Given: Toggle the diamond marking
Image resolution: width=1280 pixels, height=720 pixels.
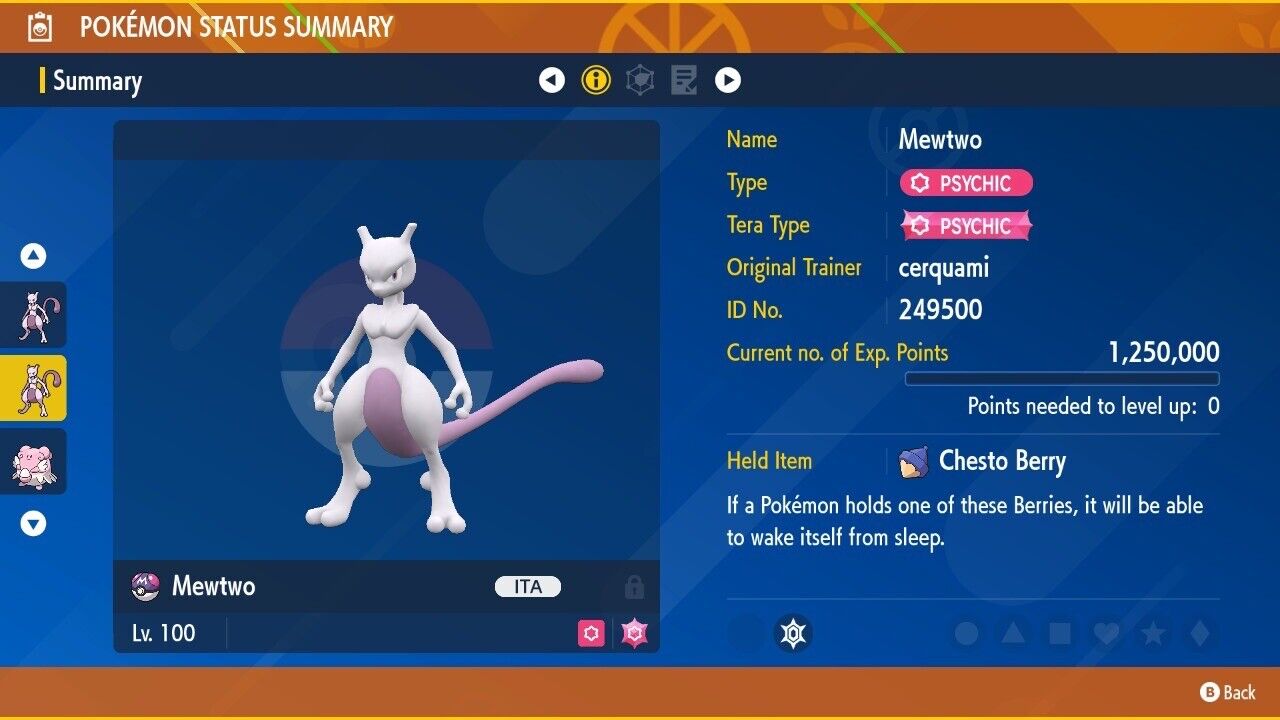Looking at the screenshot, I should point(1199,633).
